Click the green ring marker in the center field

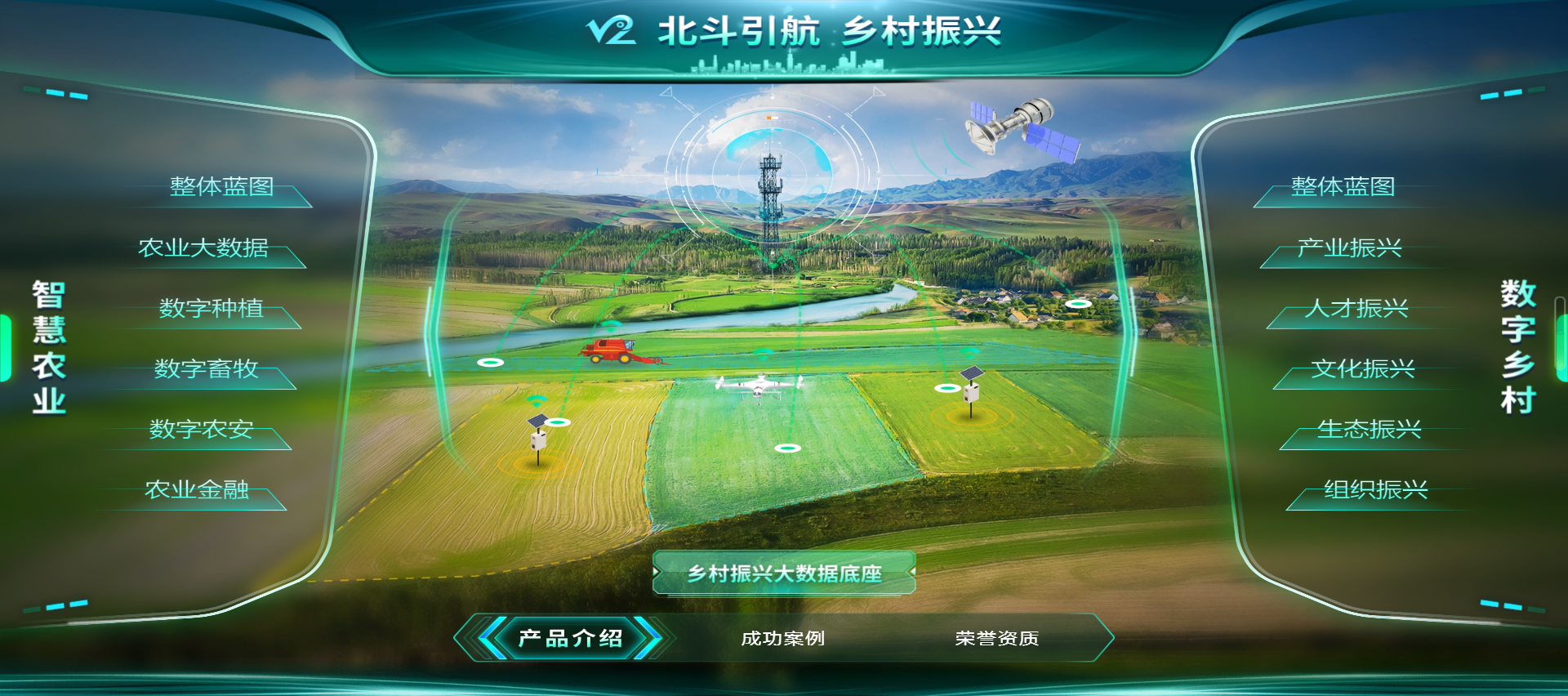click(788, 446)
